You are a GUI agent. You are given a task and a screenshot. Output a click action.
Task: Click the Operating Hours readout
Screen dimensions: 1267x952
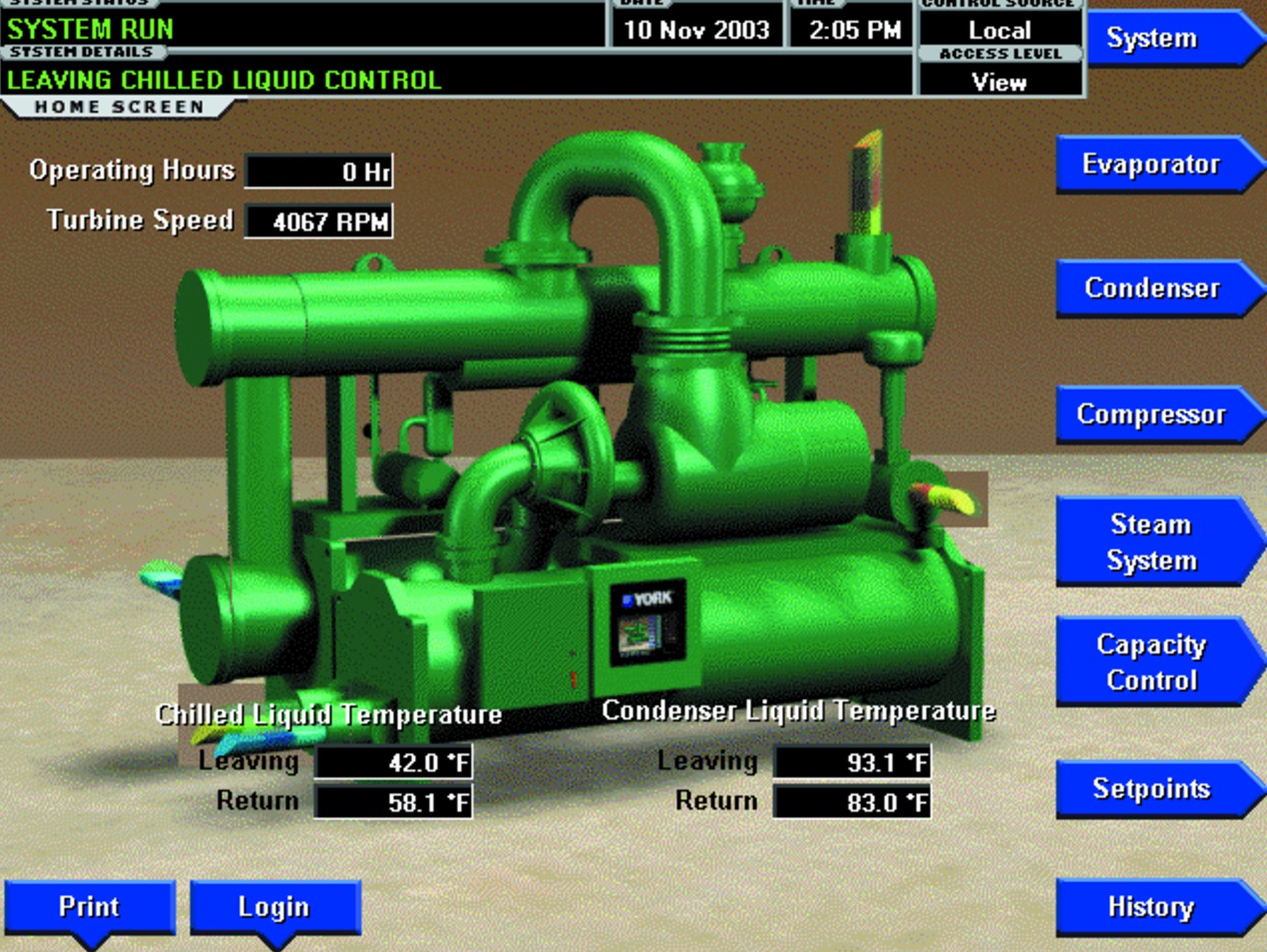point(319,171)
